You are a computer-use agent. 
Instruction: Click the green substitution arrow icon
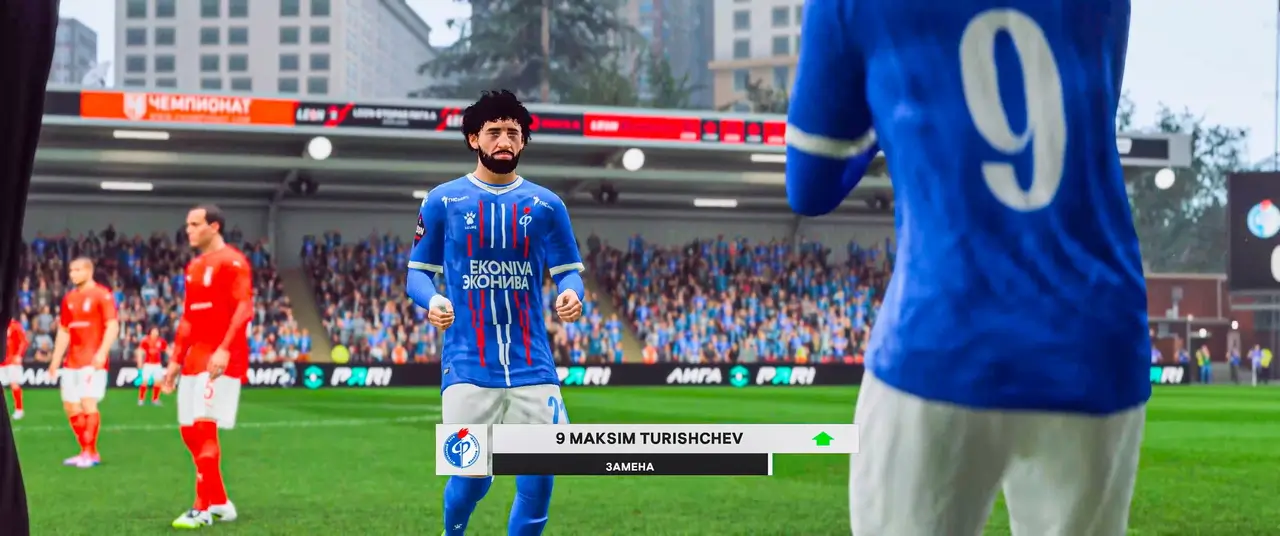pos(822,438)
